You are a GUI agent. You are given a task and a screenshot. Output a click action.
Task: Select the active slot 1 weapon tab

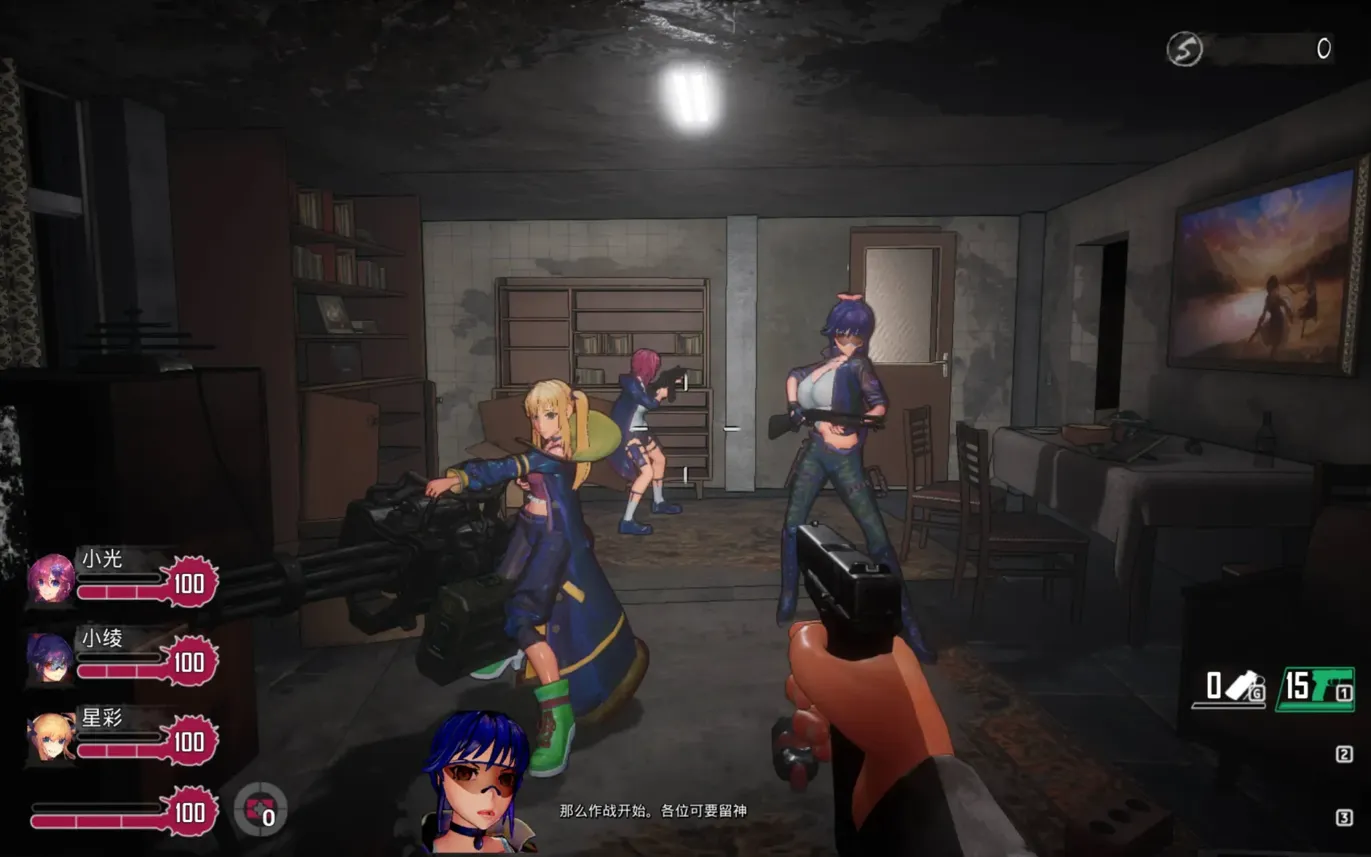[x=1344, y=692]
